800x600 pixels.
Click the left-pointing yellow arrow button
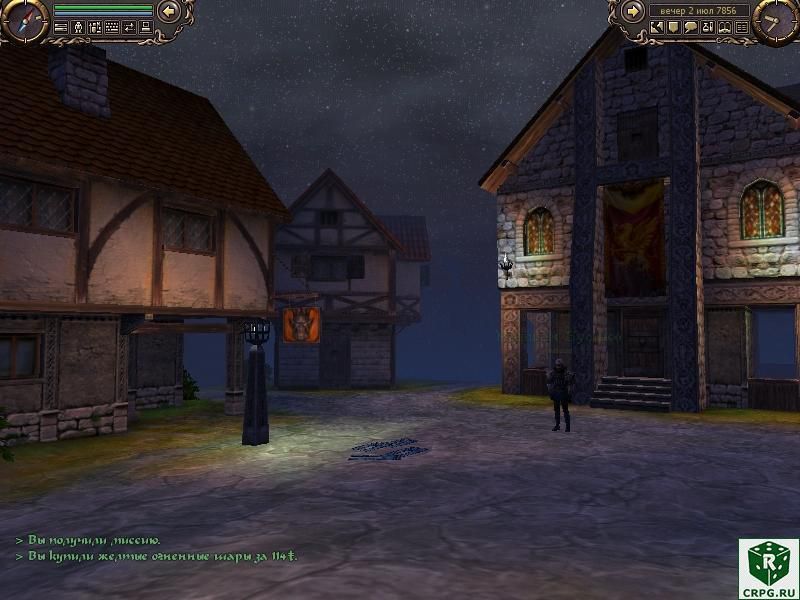pyautogui.click(x=169, y=11)
